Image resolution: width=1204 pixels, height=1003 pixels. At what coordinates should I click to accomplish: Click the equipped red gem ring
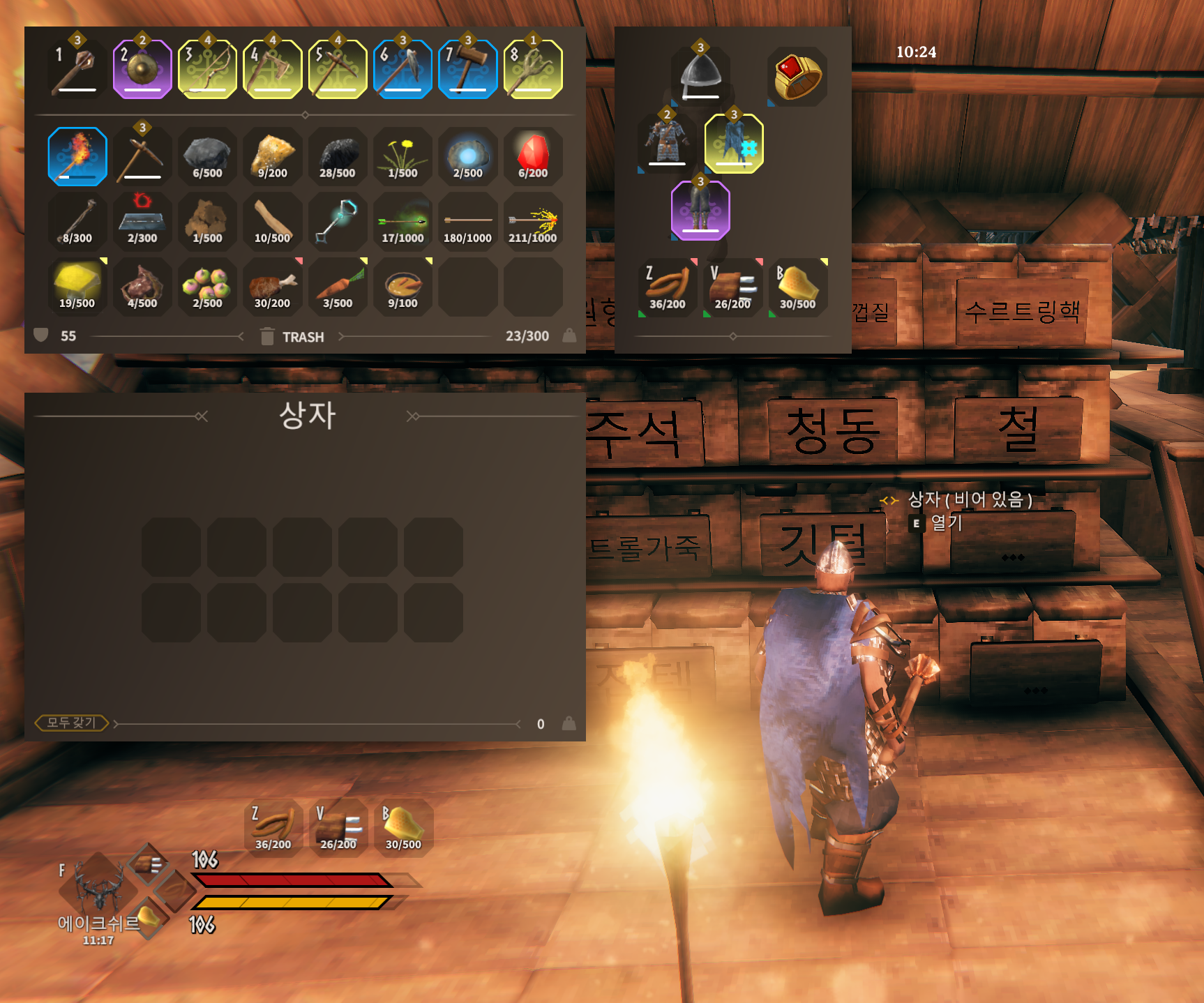click(797, 77)
